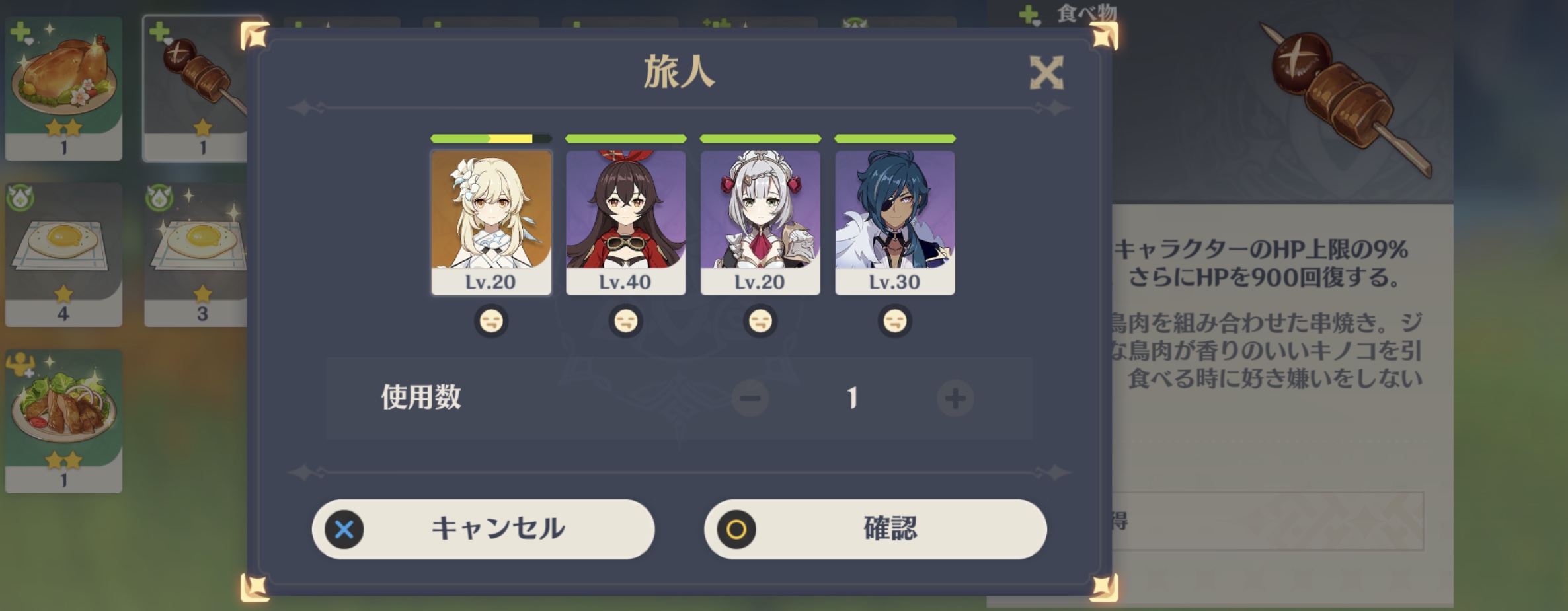Image resolution: width=1568 pixels, height=611 pixels.
Task: Click the satiety face icon under the Traveler
Action: coord(490,321)
